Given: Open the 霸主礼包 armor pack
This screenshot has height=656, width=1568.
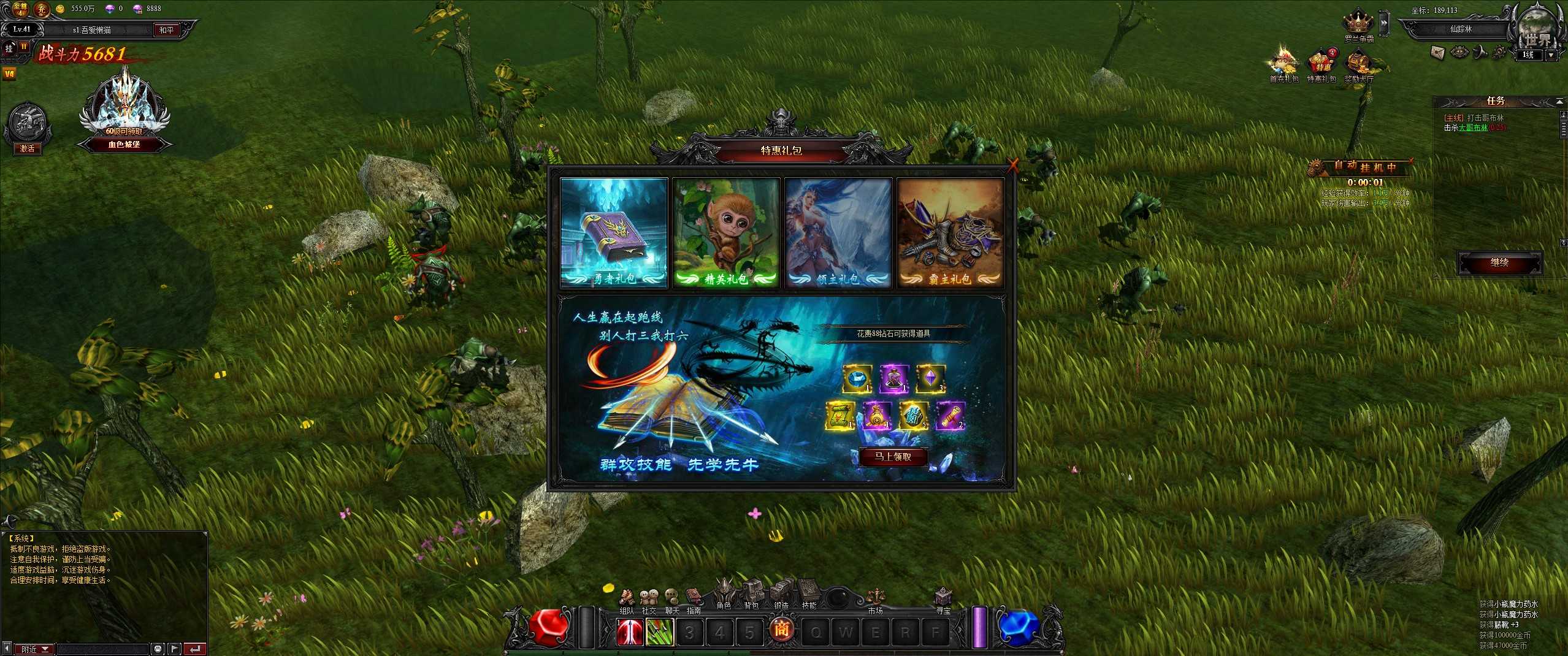Looking at the screenshot, I should [950, 232].
